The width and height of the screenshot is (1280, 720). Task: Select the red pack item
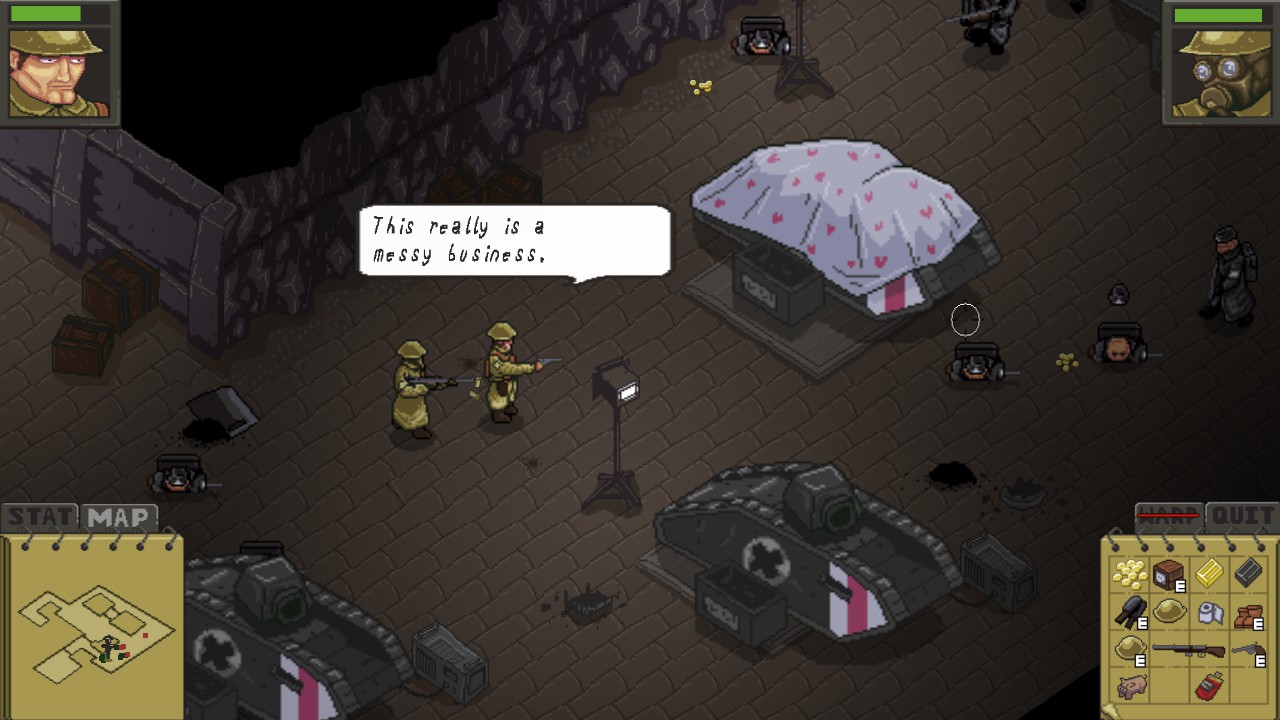(x=1208, y=688)
